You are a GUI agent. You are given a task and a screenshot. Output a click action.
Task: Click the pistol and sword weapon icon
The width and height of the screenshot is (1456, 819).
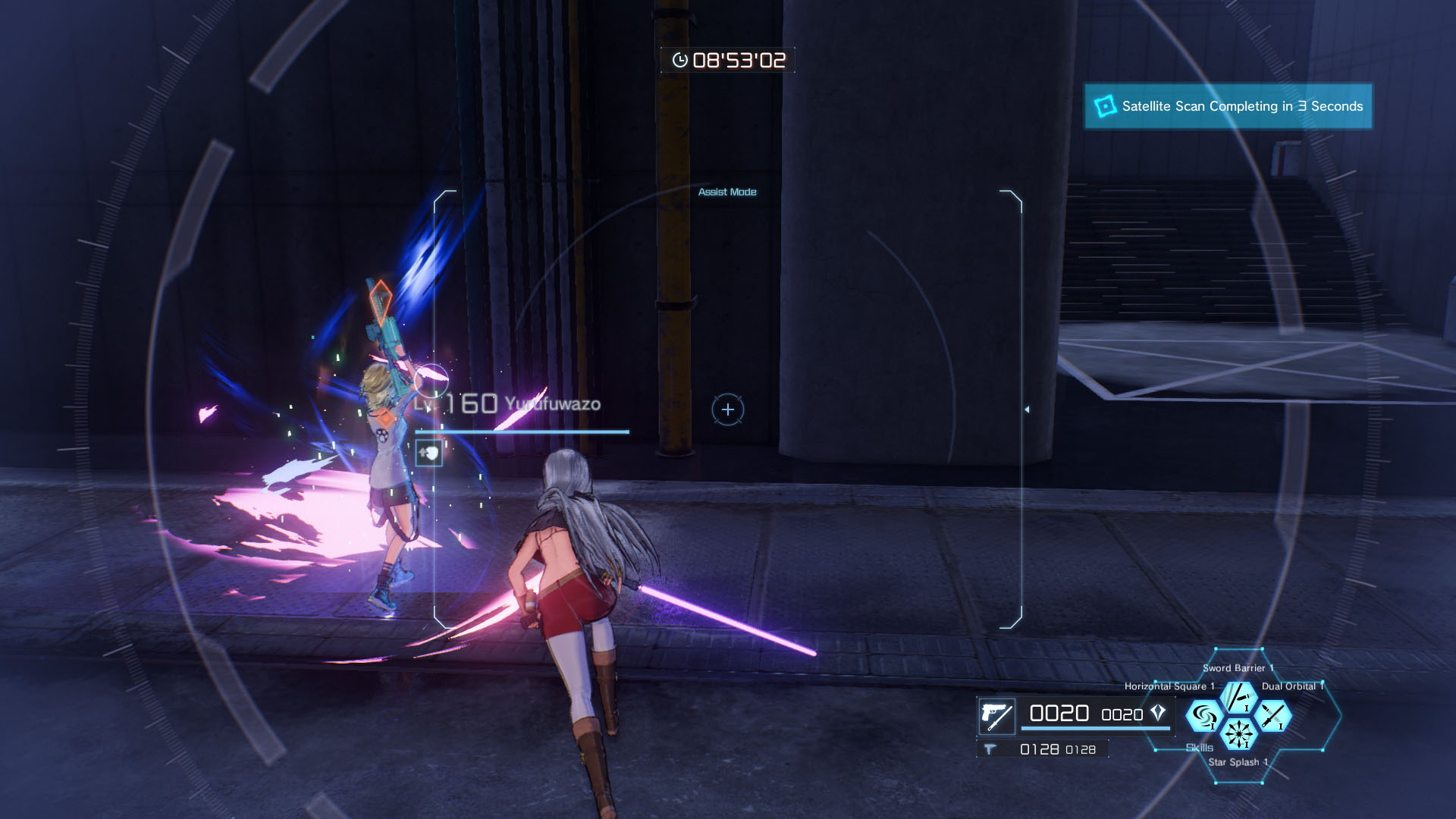tap(996, 715)
